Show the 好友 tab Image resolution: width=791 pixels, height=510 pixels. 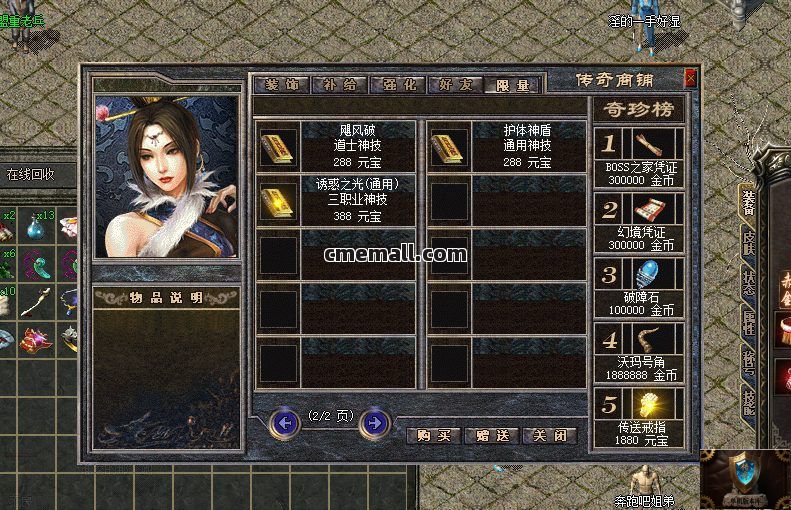[454, 85]
